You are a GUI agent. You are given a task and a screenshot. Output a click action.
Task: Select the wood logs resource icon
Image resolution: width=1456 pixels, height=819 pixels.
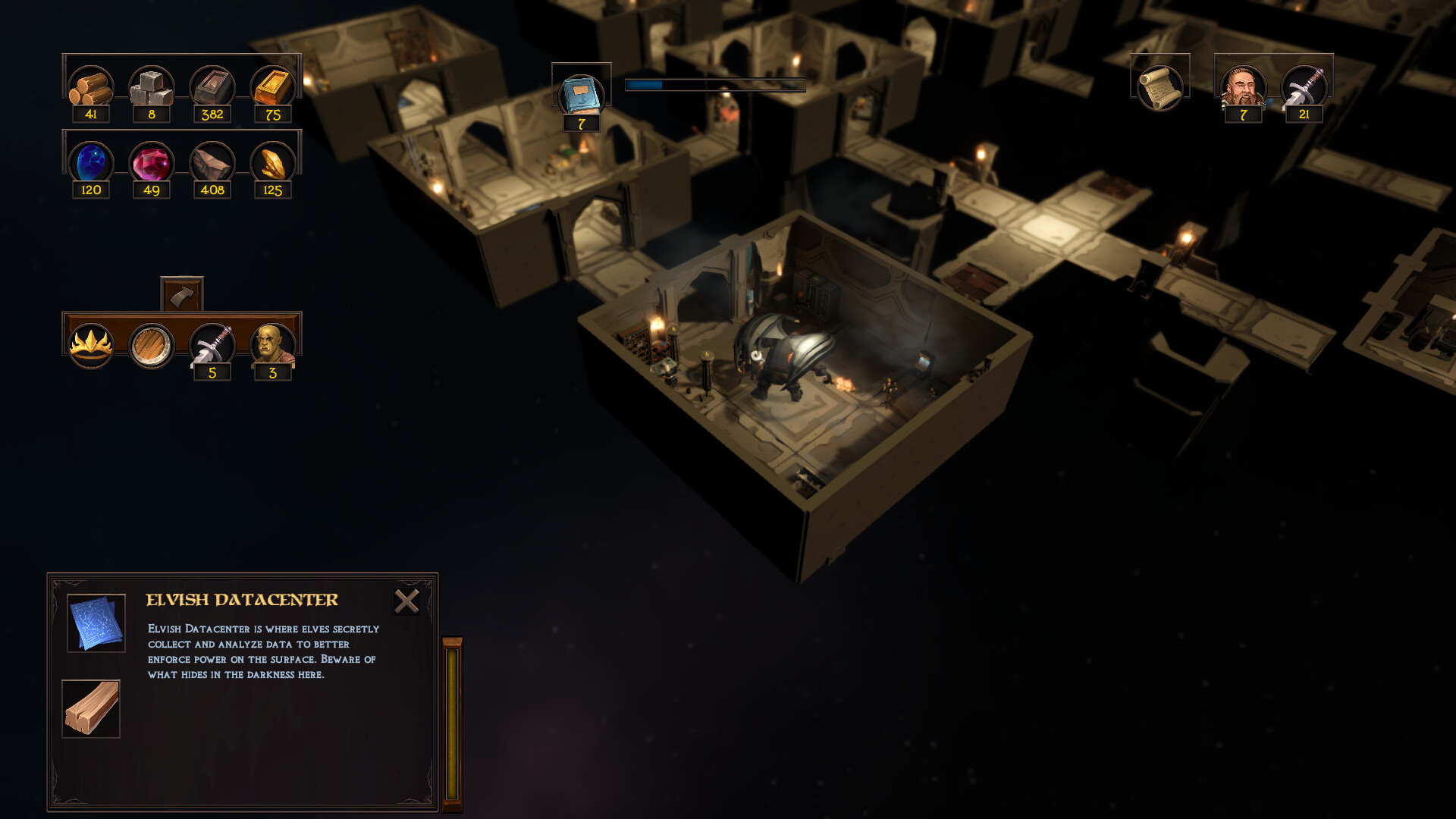point(91,89)
